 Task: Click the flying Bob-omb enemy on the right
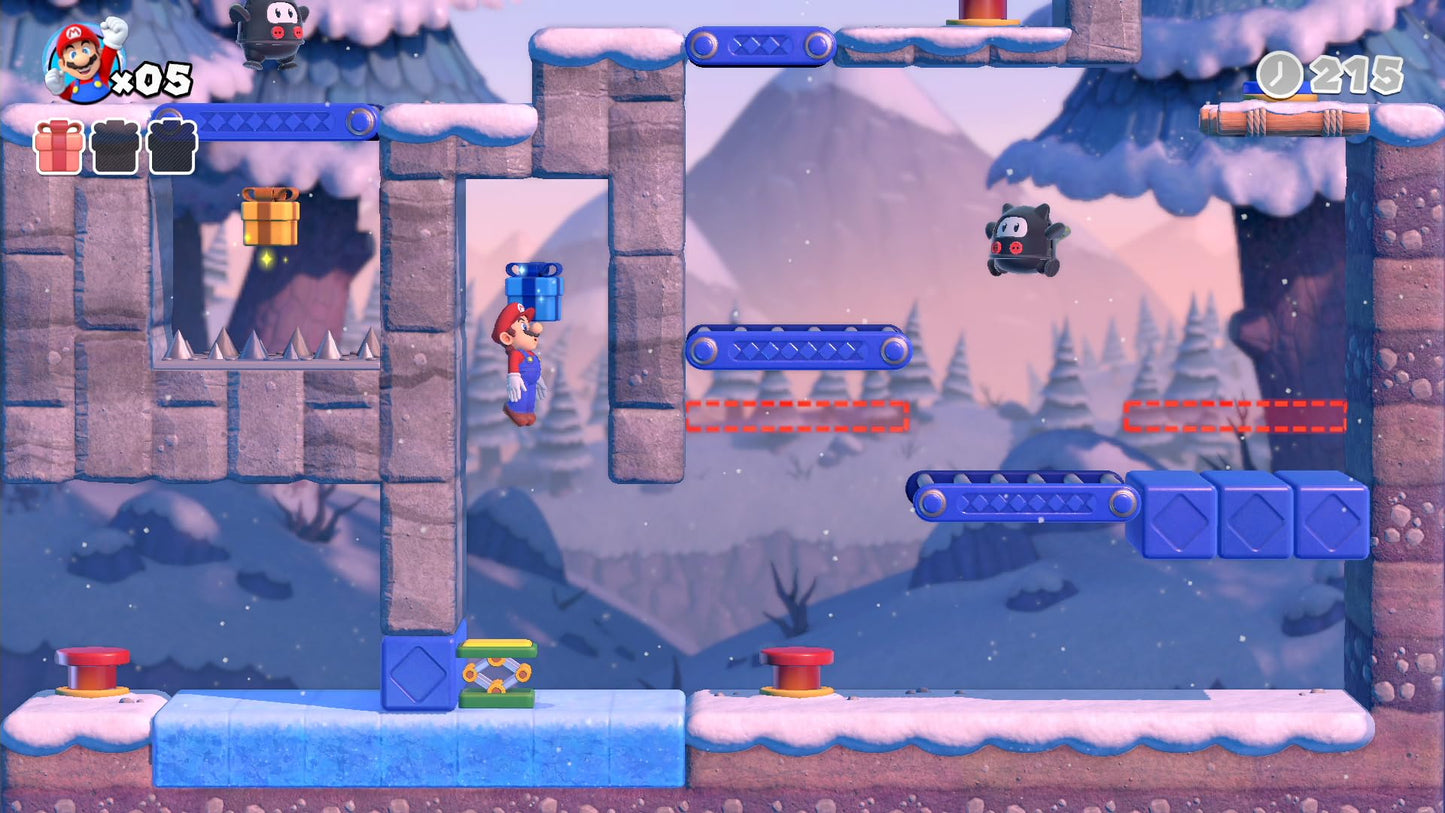[x=1023, y=238]
